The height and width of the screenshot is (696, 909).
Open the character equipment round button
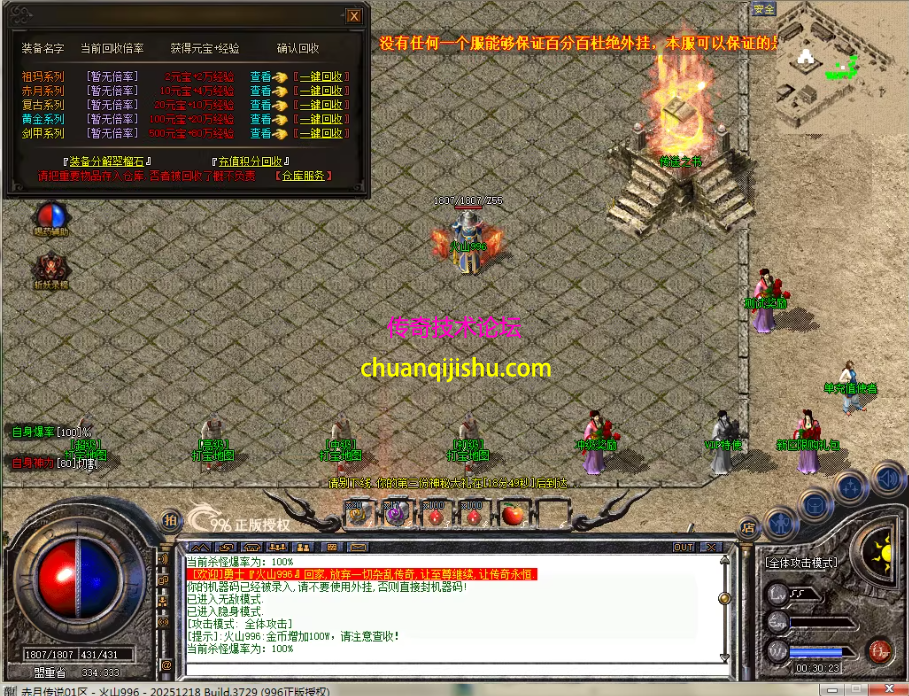(x=781, y=522)
